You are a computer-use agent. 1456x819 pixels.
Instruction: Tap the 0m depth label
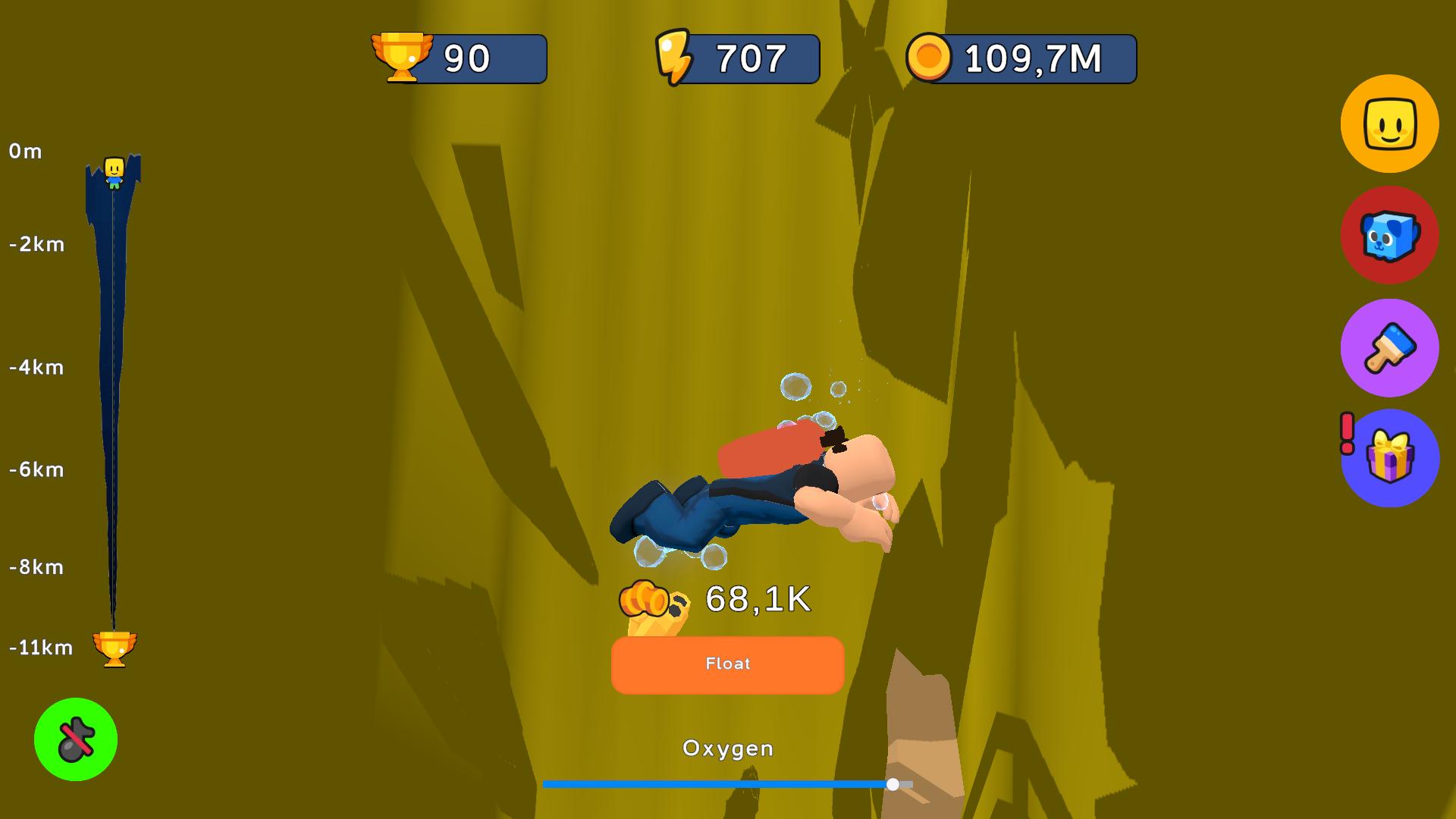point(24,151)
